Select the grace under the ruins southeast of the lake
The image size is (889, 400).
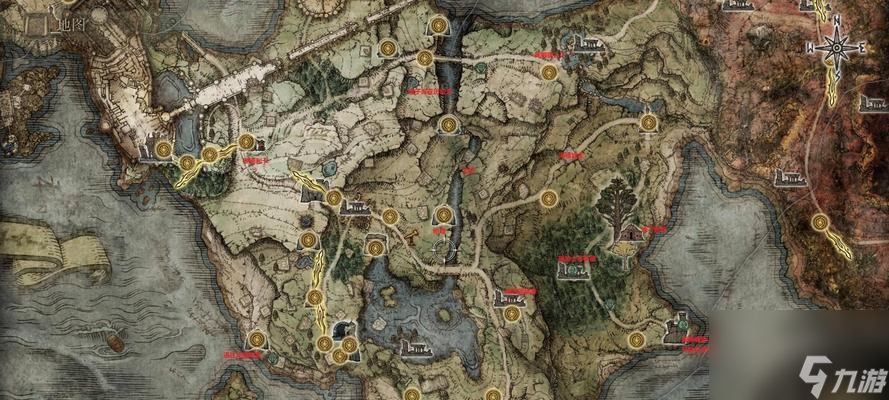512,313
